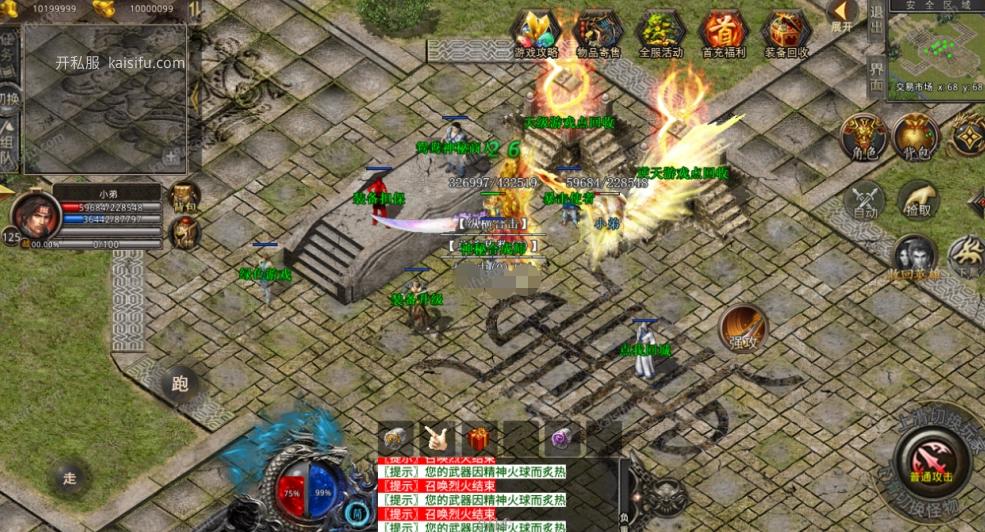The image size is (985, 532).
Task: Open the 装备回收 equipment recycle chest
Action: coord(786,33)
